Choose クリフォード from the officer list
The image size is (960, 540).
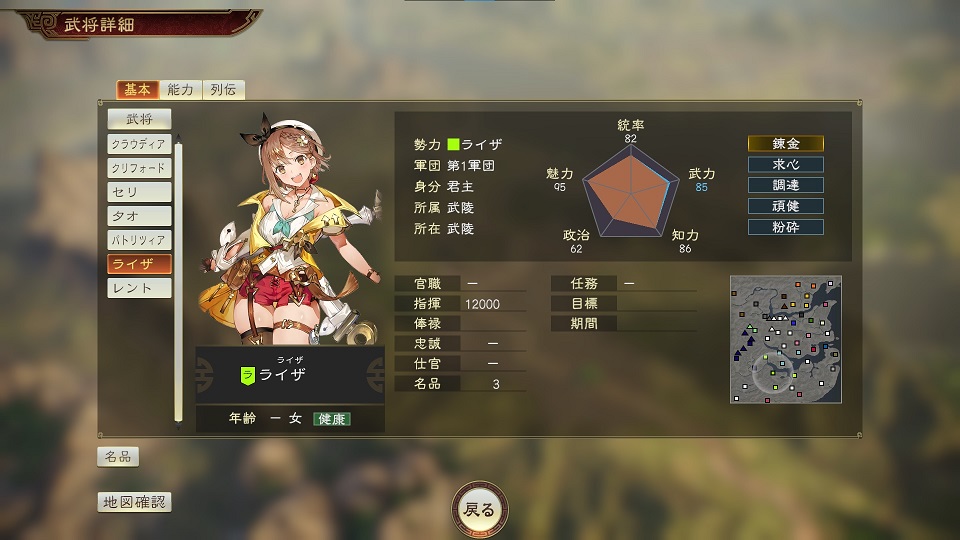[x=139, y=168]
